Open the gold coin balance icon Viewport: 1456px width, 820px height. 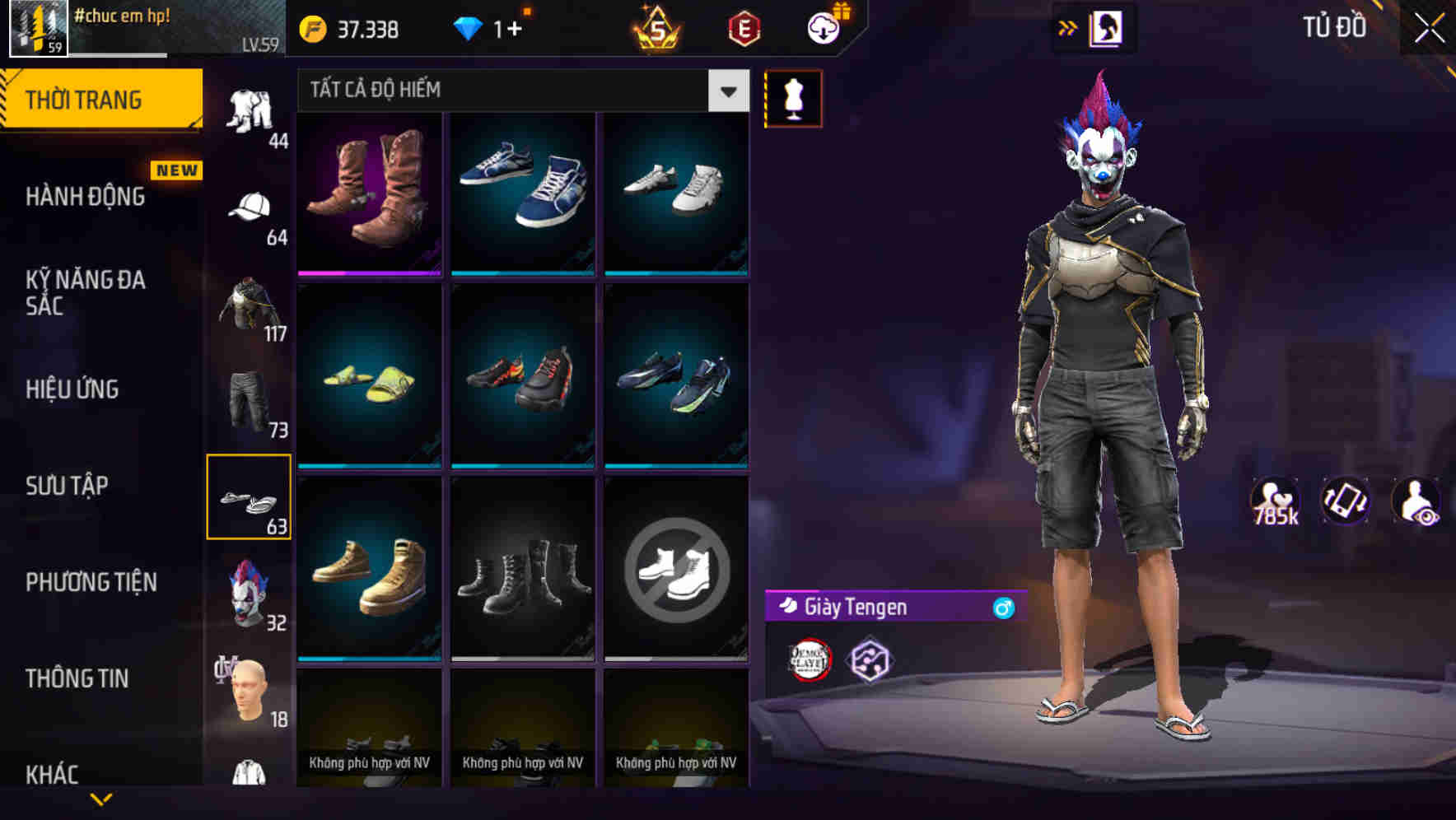point(311,30)
